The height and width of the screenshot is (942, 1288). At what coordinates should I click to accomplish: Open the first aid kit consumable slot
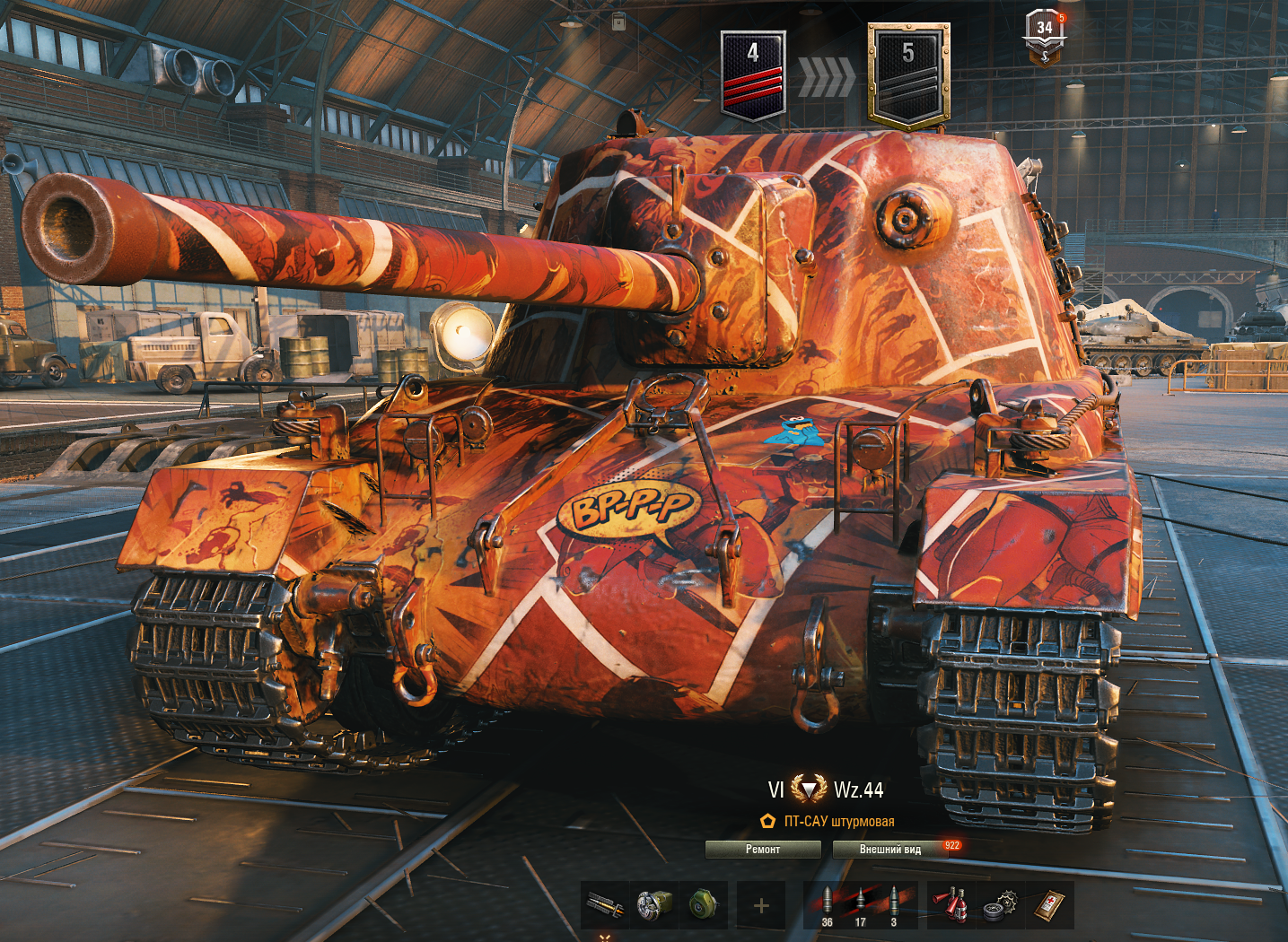(x=1048, y=905)
